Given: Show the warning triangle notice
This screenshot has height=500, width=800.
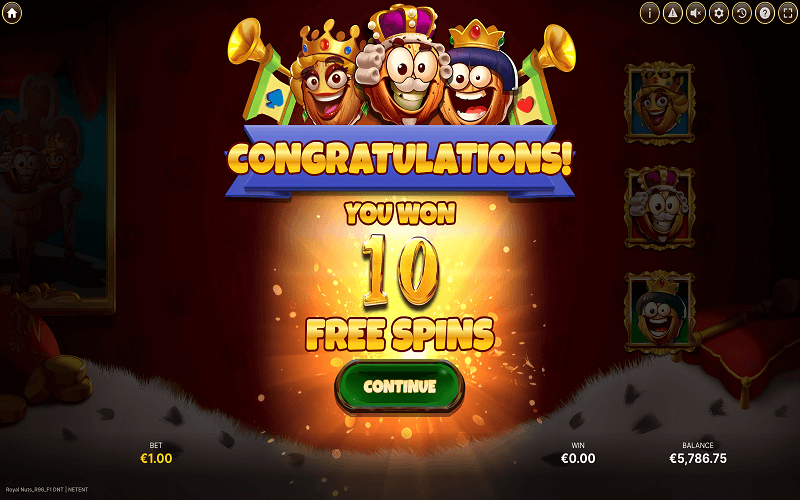Looking at the screenshot, I should point(673,13).
